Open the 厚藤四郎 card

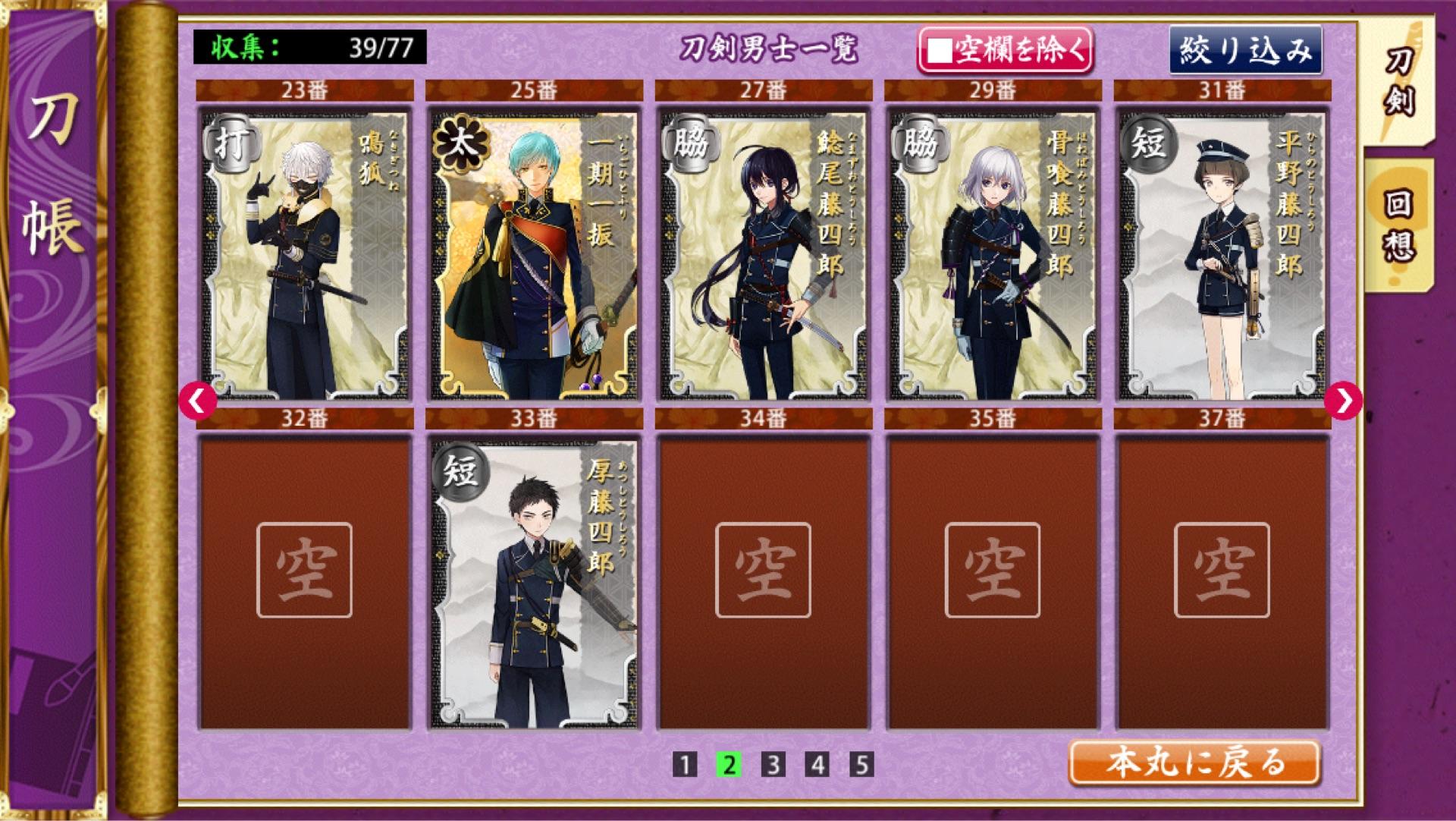(x=534, y=582)
